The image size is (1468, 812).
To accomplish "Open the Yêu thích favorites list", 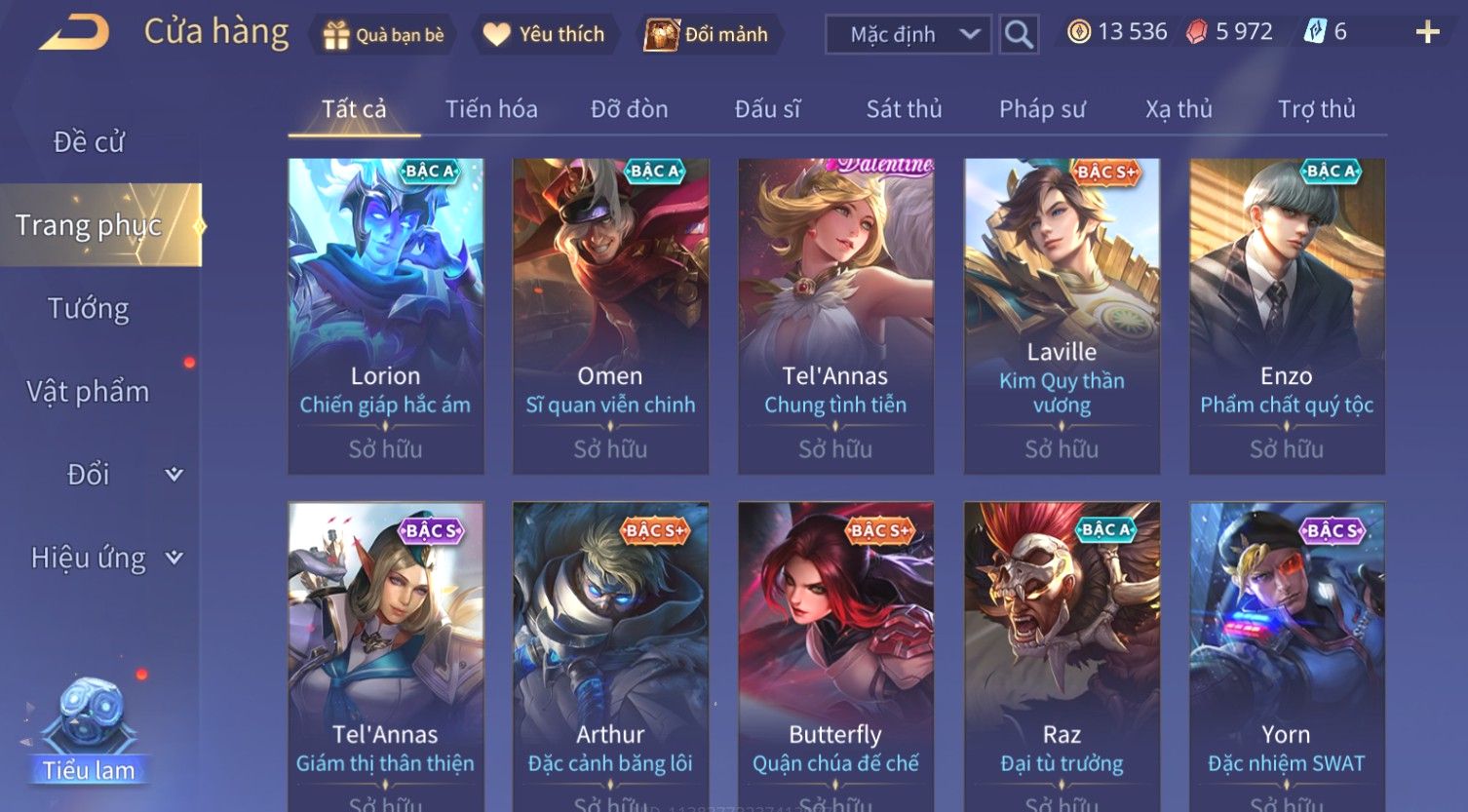I will click(x=544, y=35).
